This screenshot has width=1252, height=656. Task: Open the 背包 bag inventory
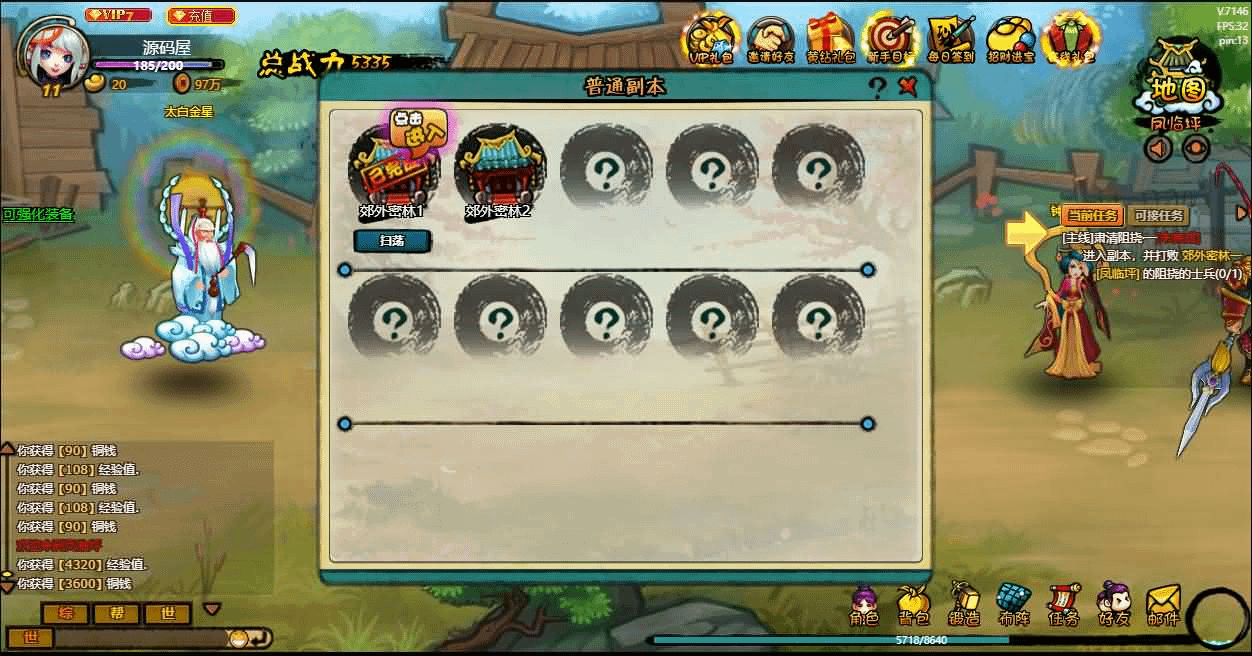(913, 606)
